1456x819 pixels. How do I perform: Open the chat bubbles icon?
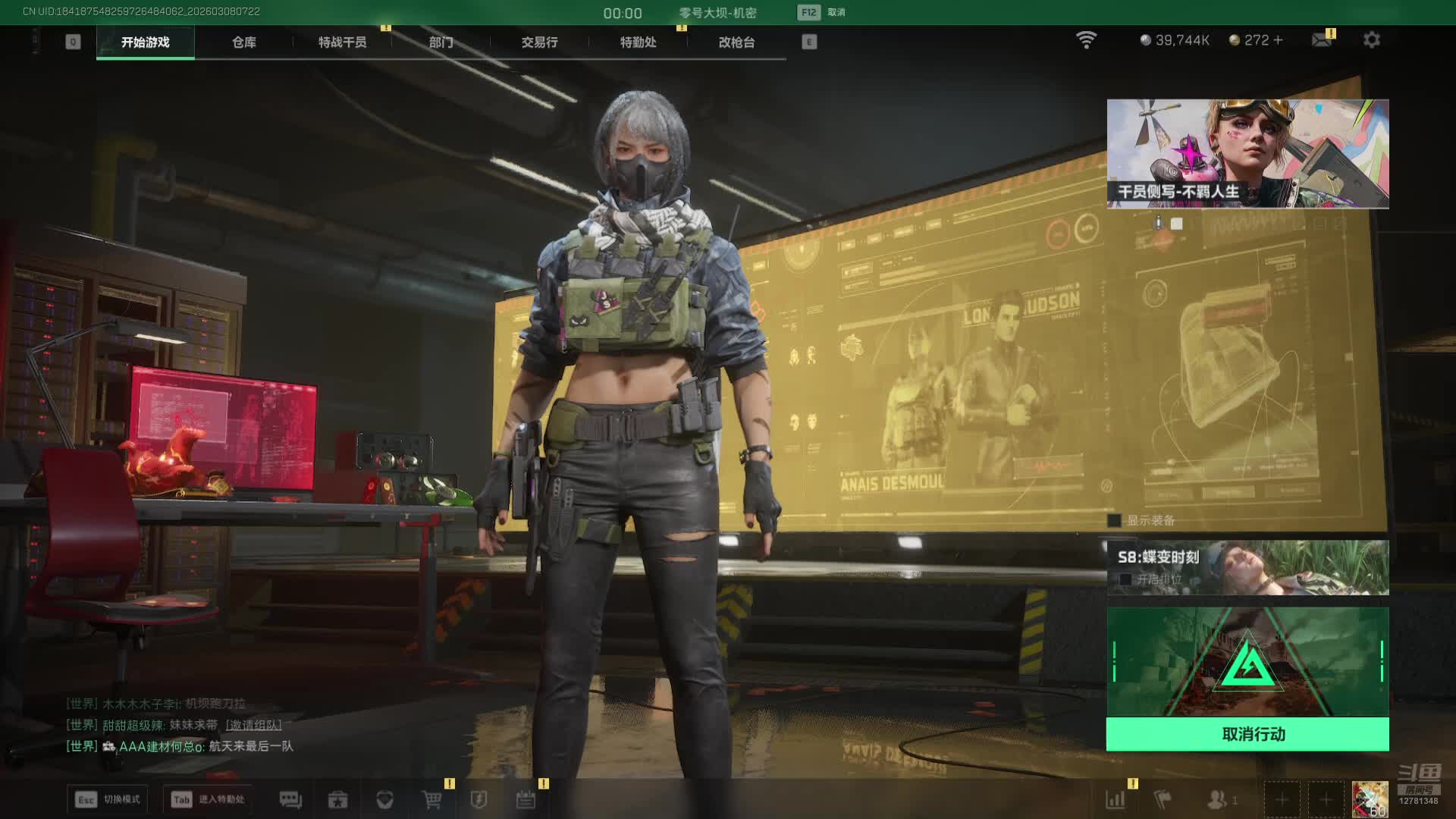click(x=290, y=799)
